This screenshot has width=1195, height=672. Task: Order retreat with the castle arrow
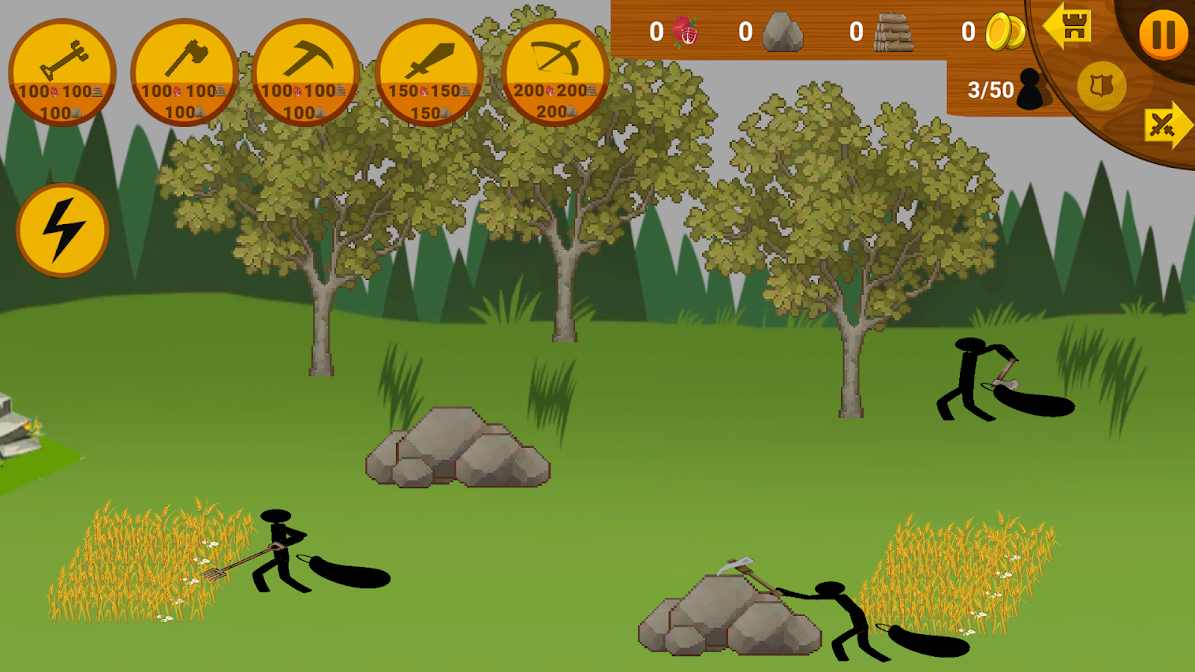(1067, 26)
